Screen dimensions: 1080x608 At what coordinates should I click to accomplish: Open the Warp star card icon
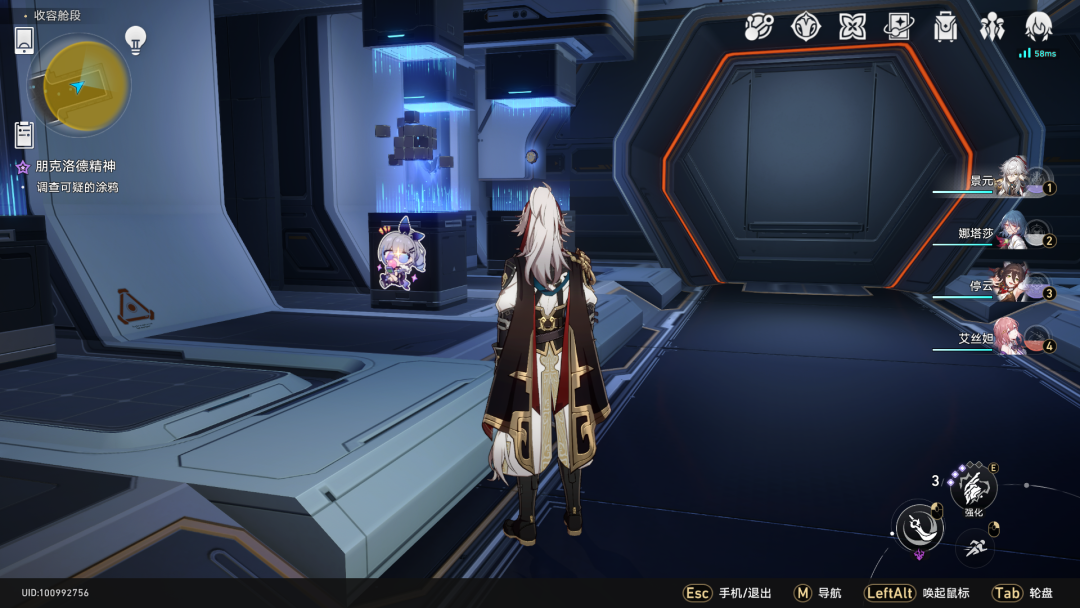pos(898,27)
